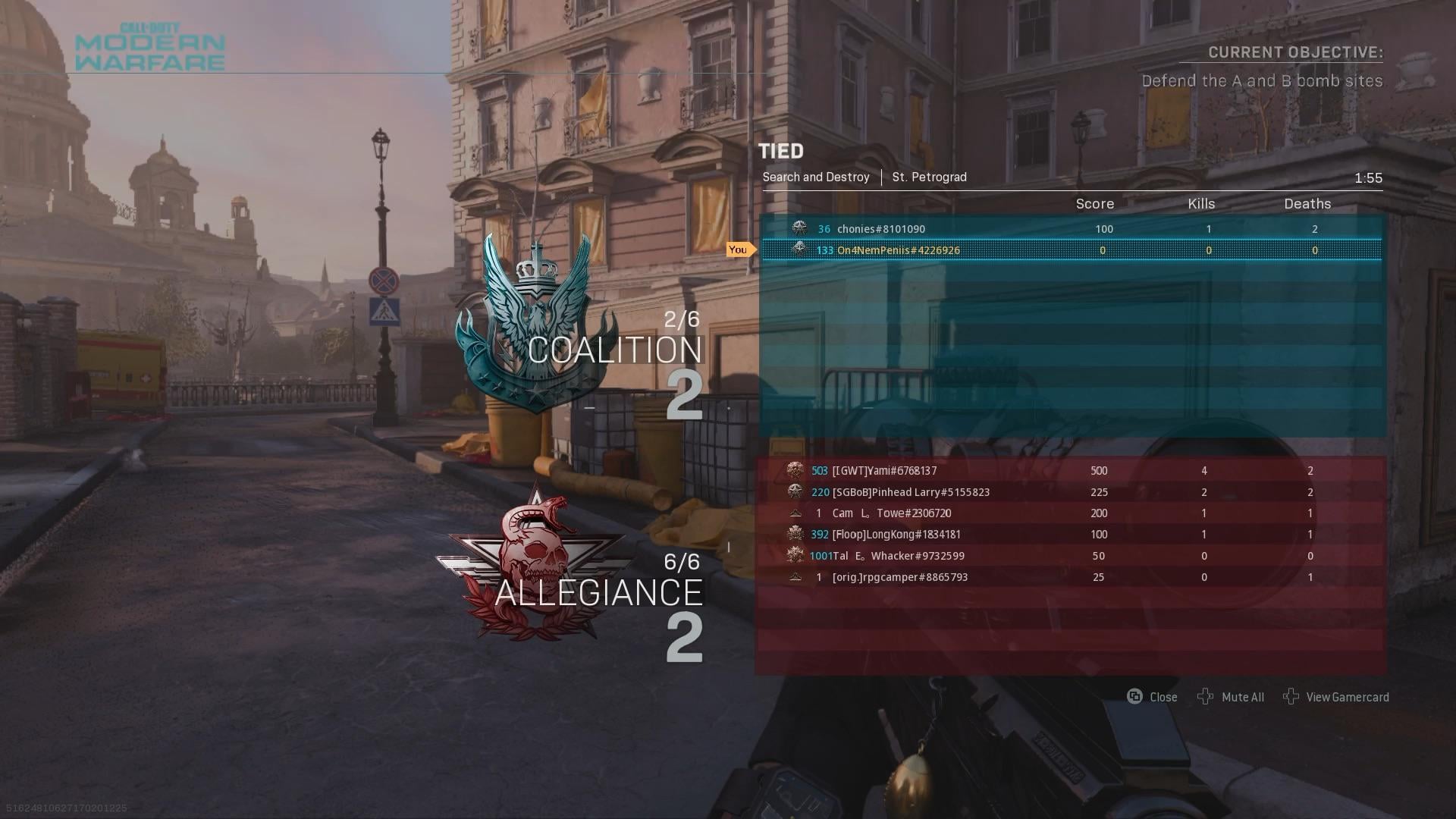Image resolution: width=1456 pixels, height=819 pixels.
Task: Select the Towe#2306720 player row
Action: (x=1071, y=513)
